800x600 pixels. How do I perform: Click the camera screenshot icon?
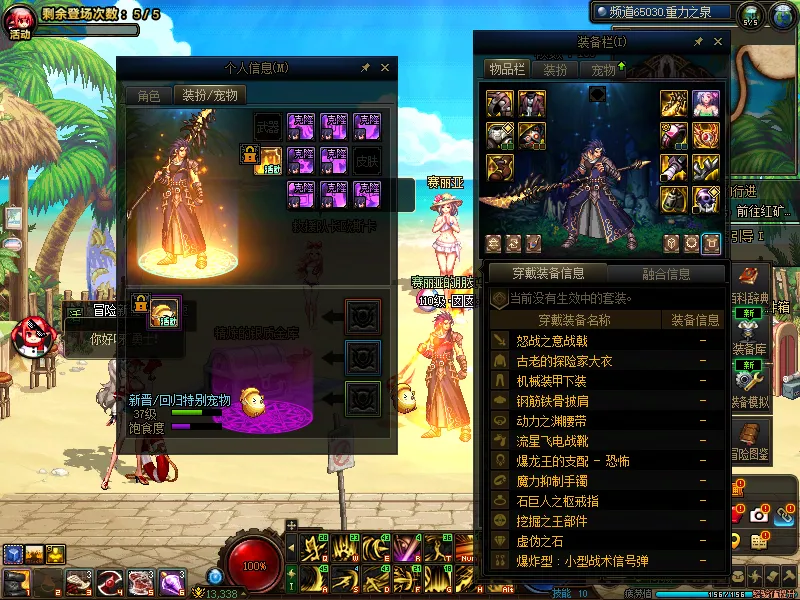tap(759, 515)
